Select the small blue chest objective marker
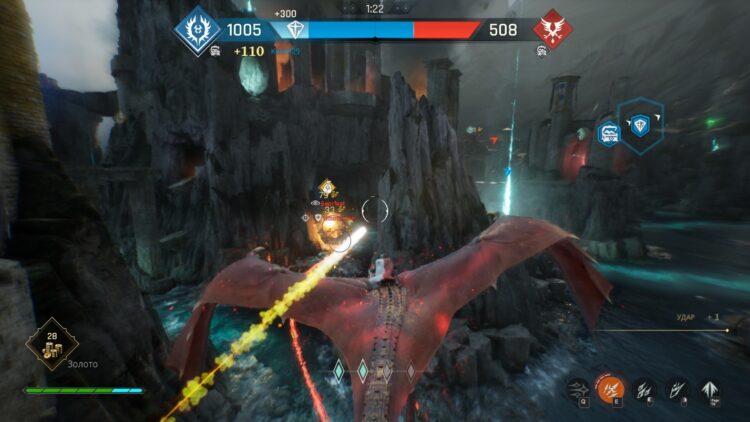Viewport: 750px width, 422px height. [608, 133]
